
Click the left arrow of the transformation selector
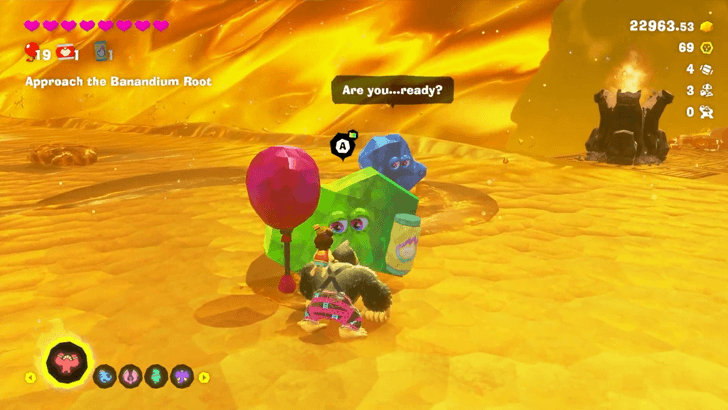coord(31,378)
